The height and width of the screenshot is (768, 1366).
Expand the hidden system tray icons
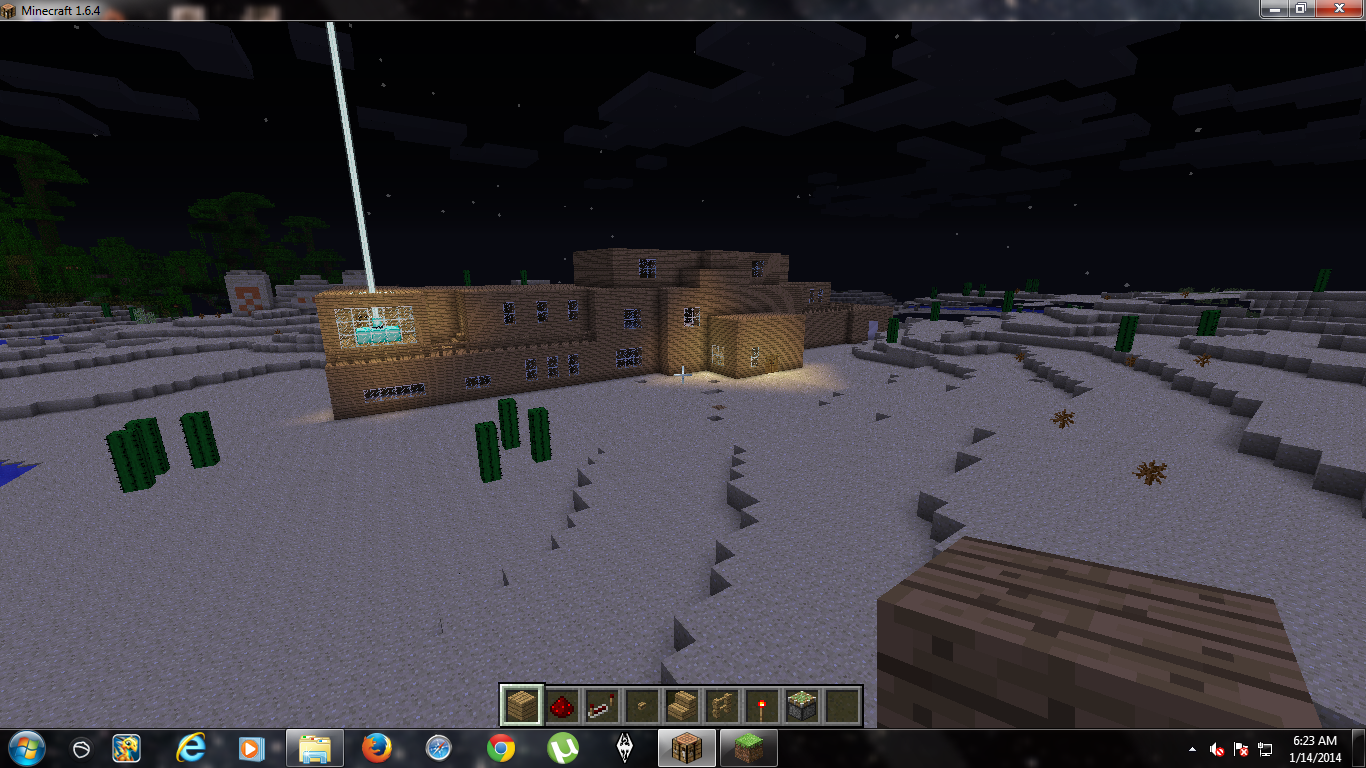tap(1193, 750)
